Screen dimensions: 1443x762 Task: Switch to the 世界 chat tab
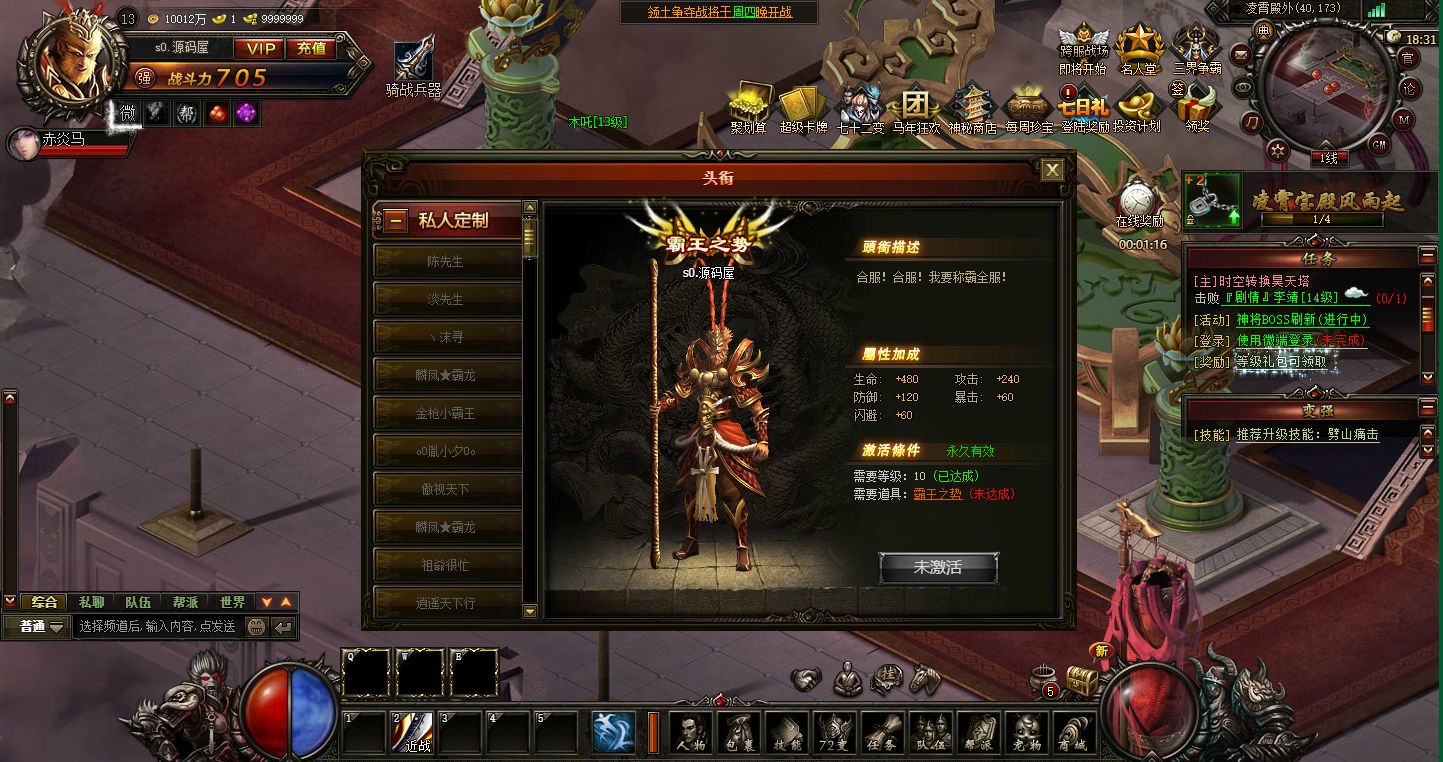pos(233,602)
